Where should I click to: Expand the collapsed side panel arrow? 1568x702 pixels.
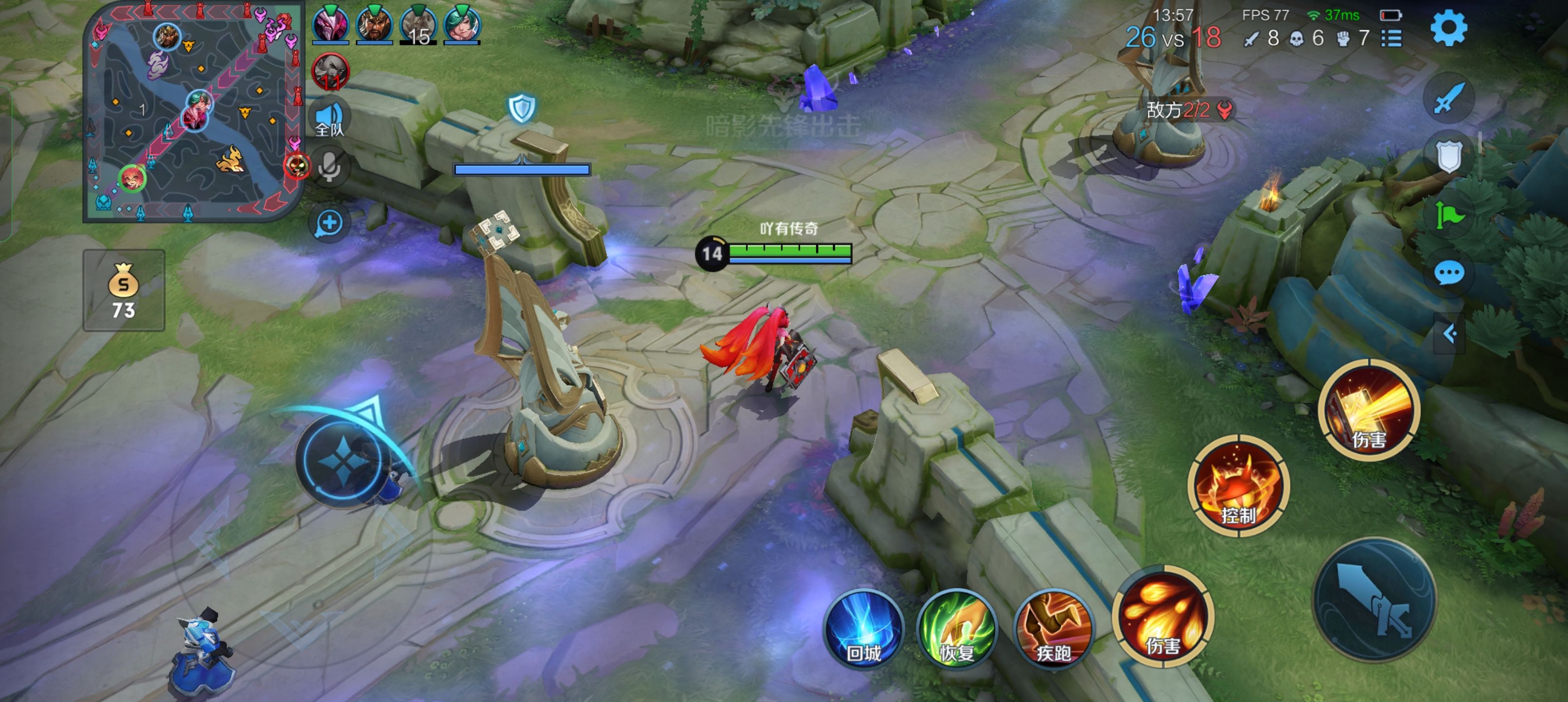(1450, 333)
